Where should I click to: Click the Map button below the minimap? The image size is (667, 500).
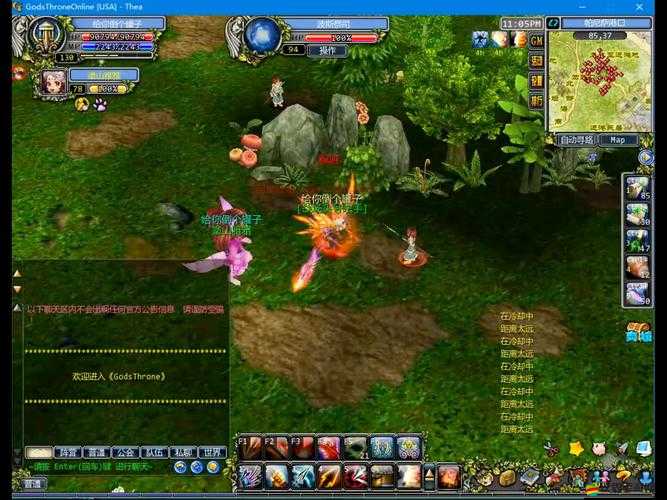(x=618, y=140)
